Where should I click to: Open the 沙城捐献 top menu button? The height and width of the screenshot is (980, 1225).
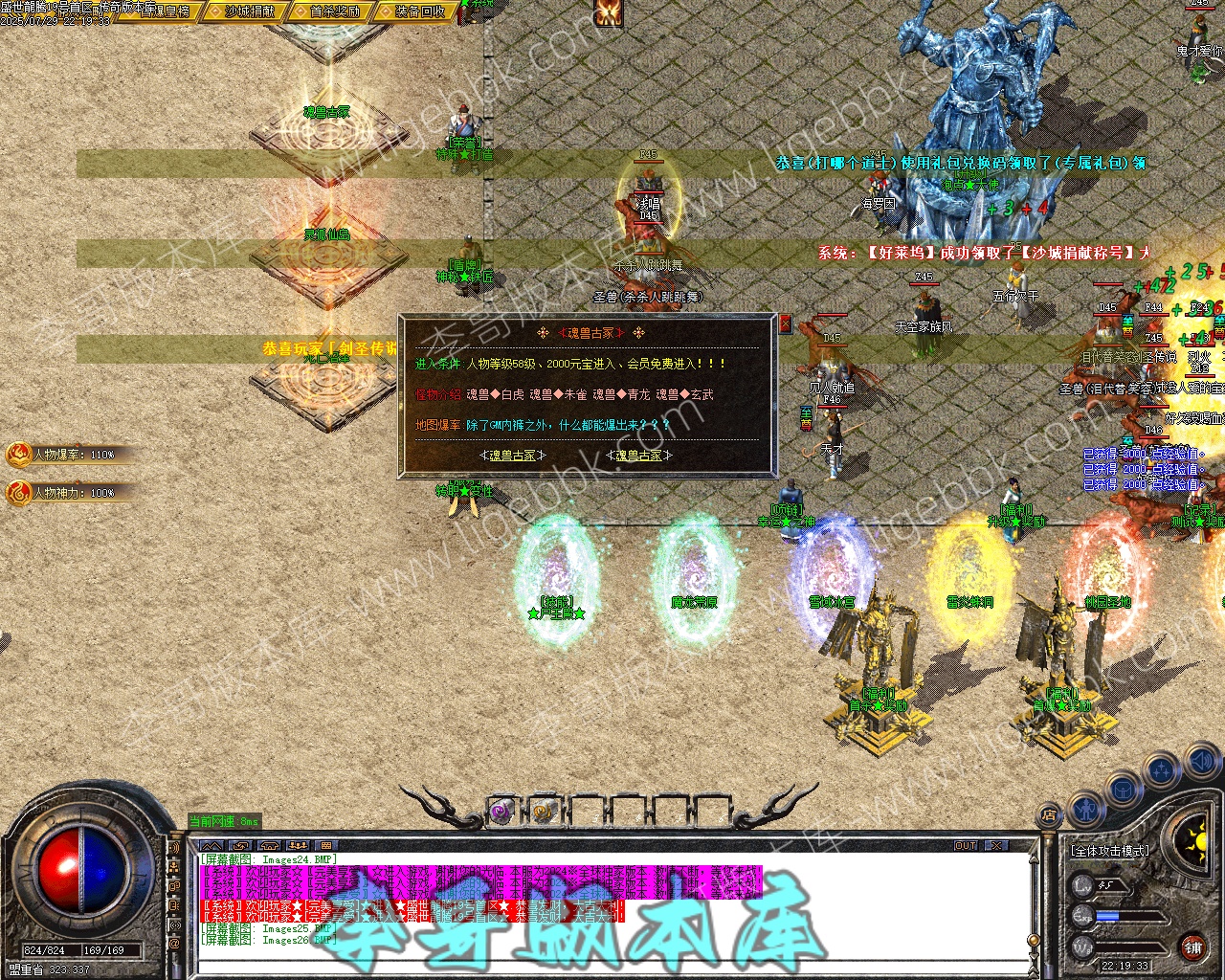point(250,11)
